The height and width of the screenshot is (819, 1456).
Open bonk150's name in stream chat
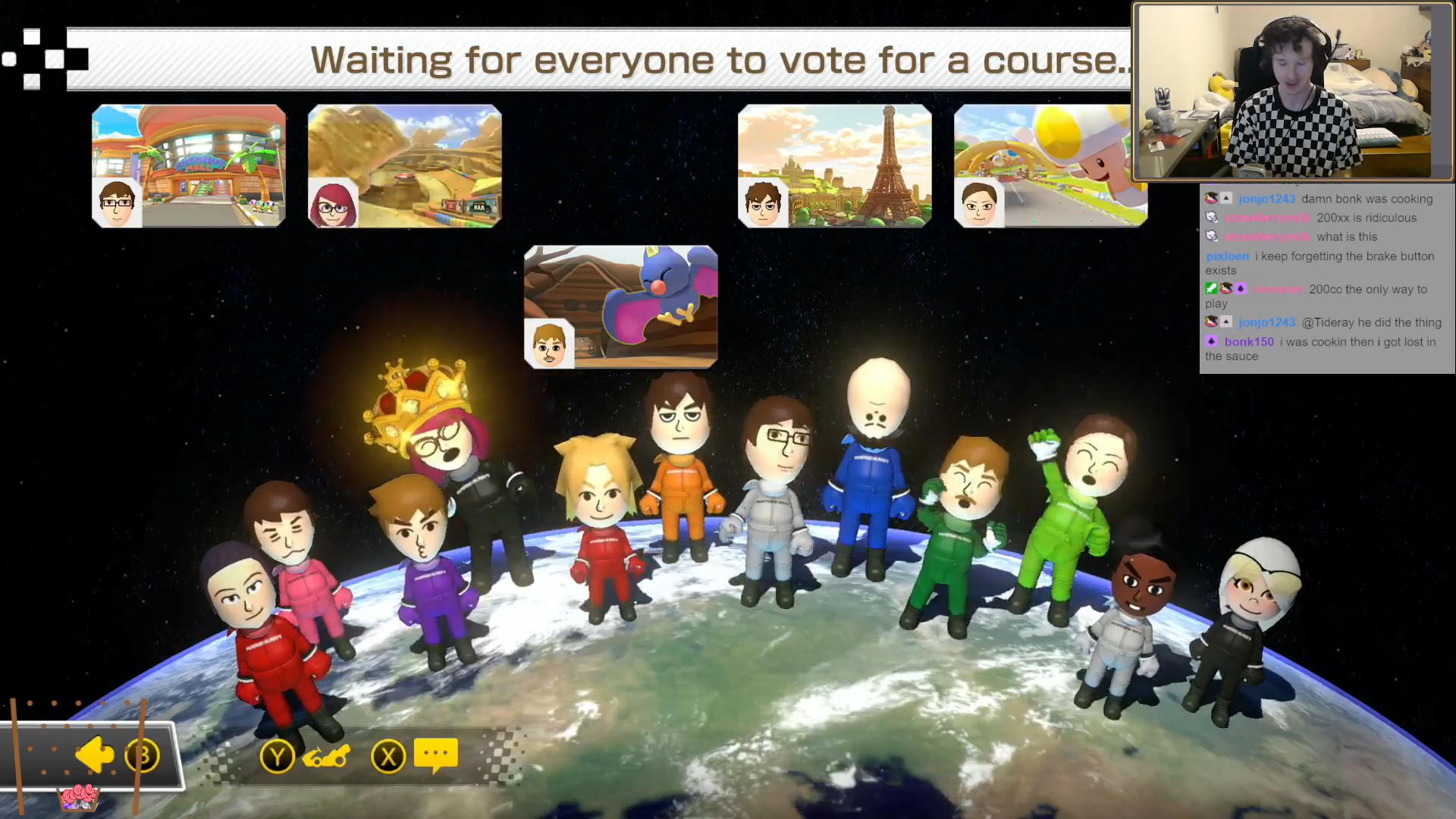click(x=1249, y=342)
